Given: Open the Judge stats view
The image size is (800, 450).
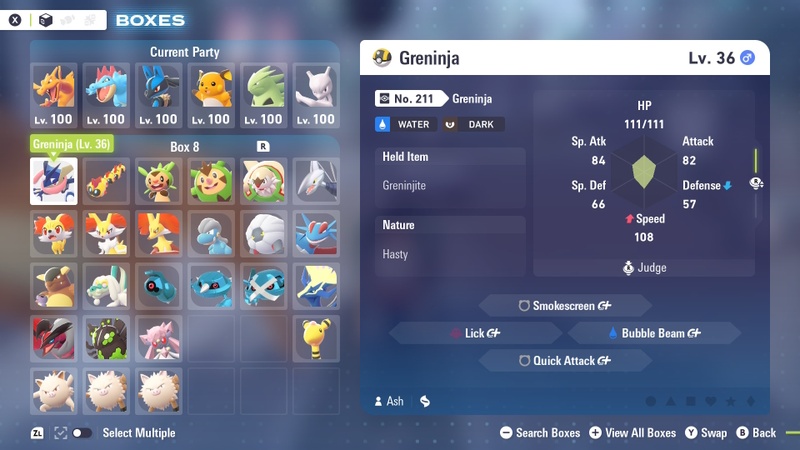Looking at the screenshot, I should 644,268.
